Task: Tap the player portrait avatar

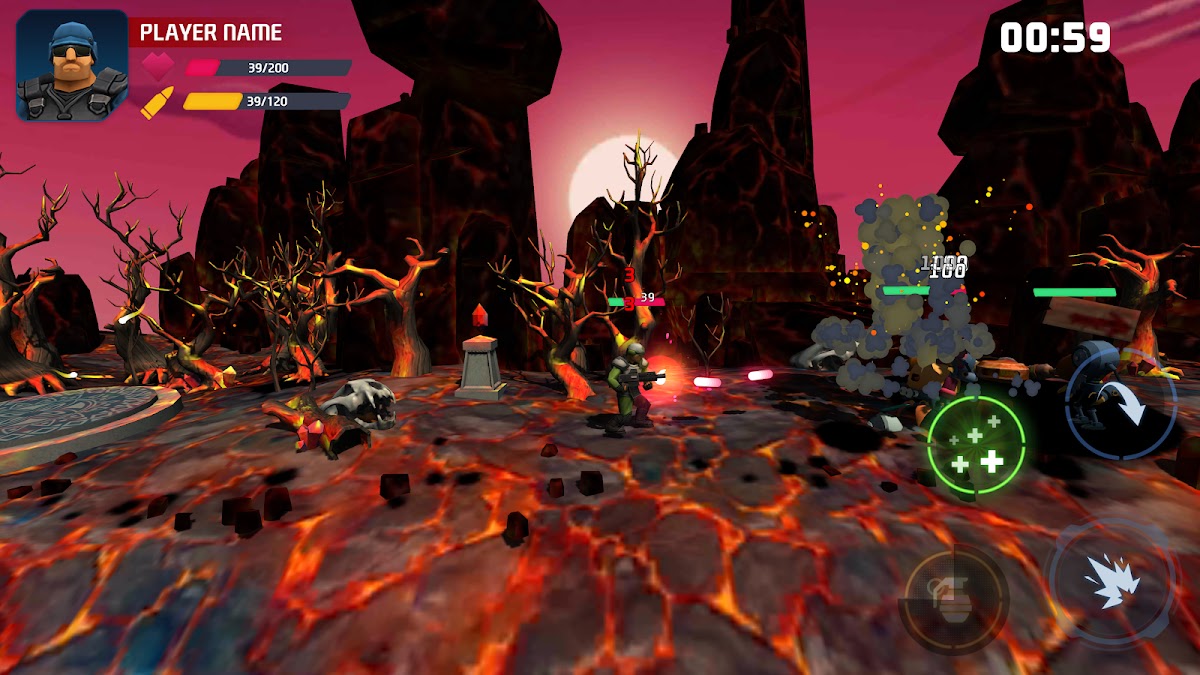Action: (72, 66)
